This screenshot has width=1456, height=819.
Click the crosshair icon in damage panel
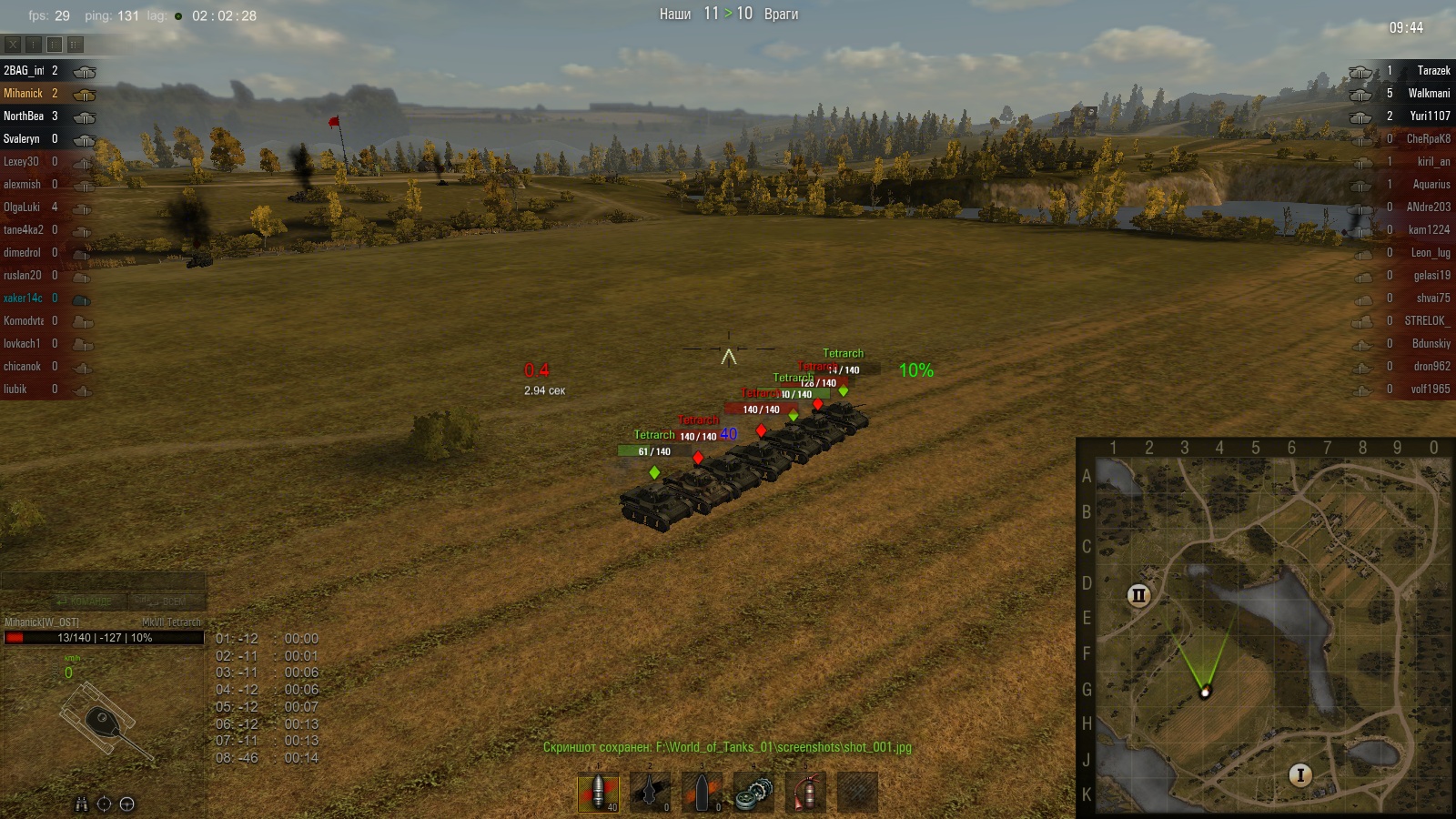coord(104,804)
